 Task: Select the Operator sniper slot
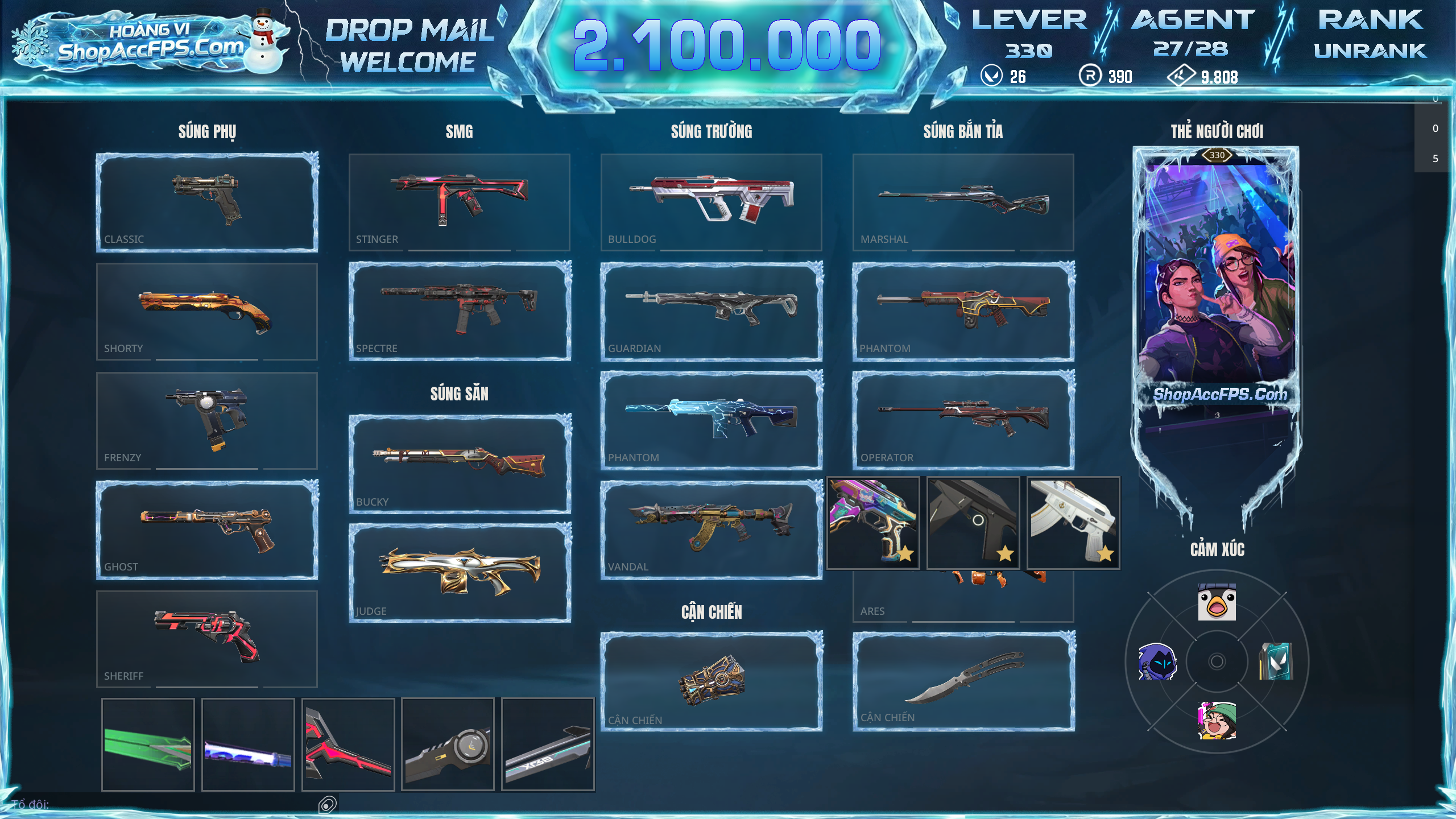(963, 420)
